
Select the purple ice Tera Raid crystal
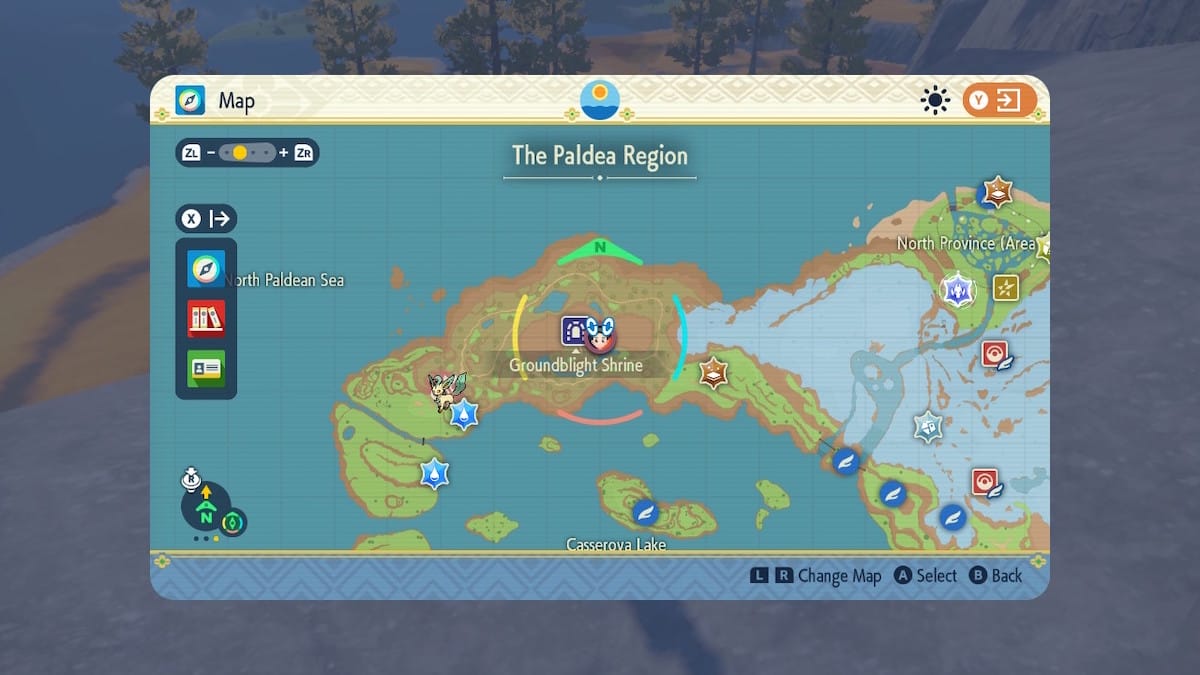pos(958,290)
